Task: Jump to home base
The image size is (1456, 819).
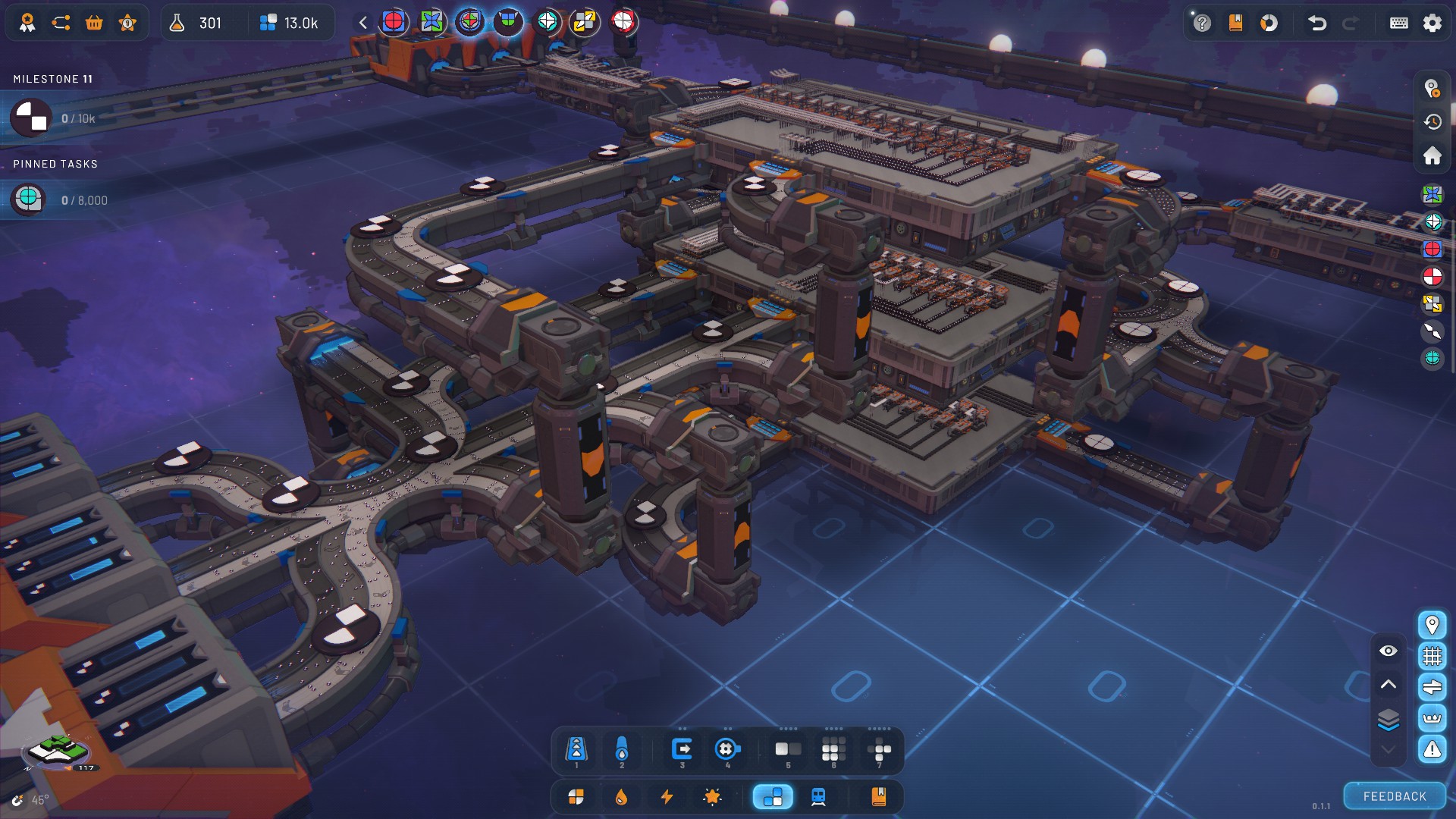Action: (x=1432, y=155)
